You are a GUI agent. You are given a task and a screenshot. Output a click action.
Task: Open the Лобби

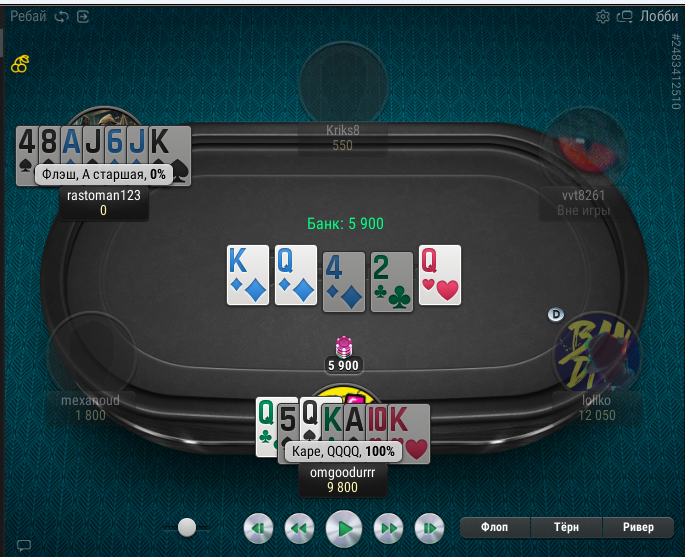click(x=658, y=16)
